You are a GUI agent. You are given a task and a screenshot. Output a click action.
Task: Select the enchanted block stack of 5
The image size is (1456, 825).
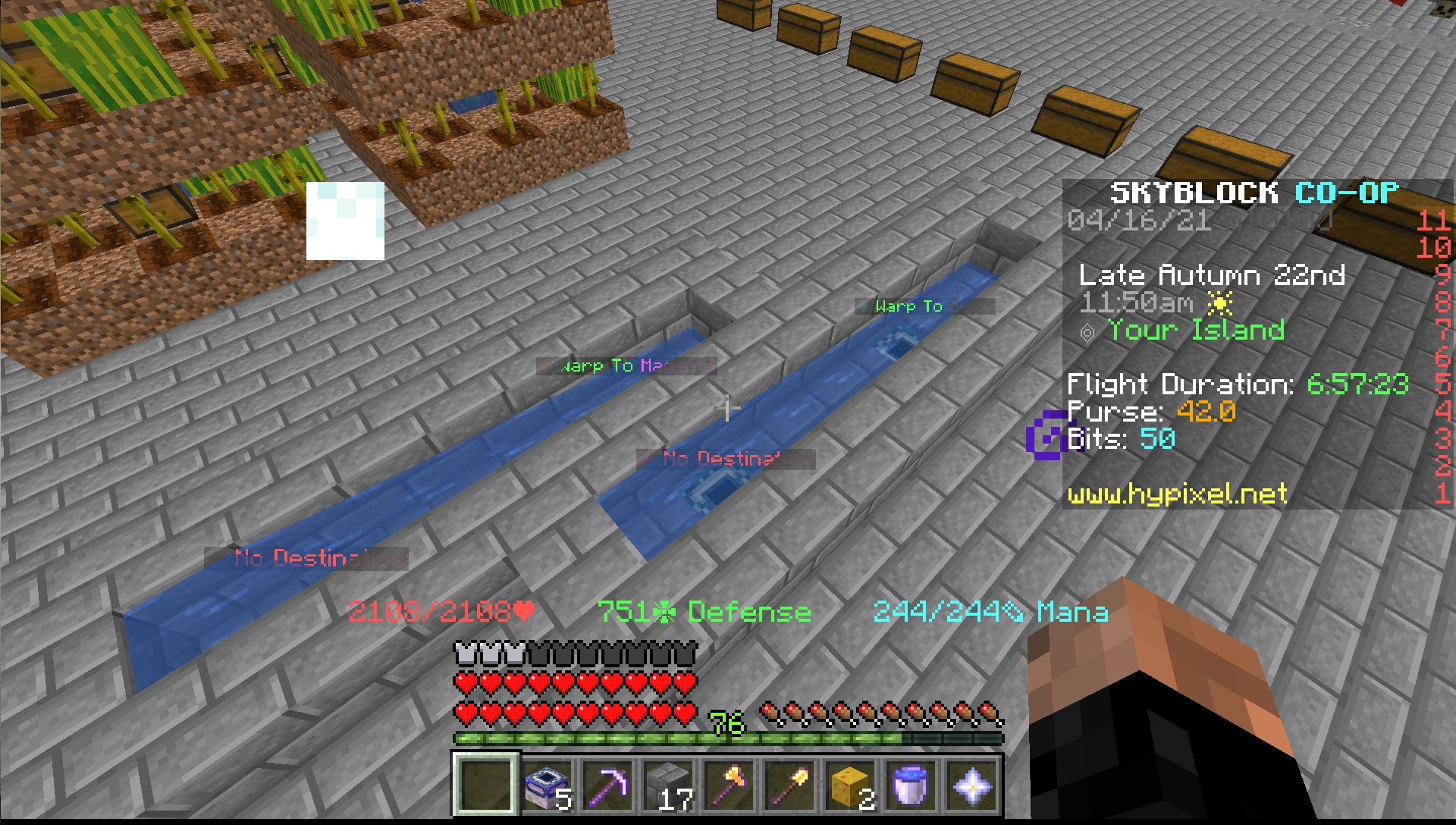548,786
